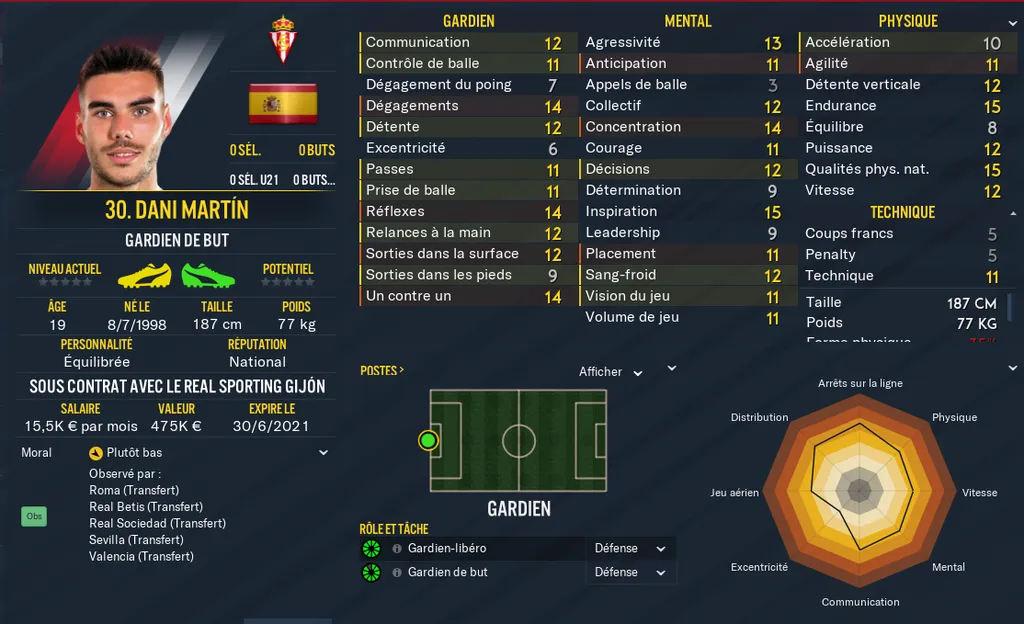This screenshot has height=624, width=1024.
Task: Select the goalkeeper position marker on the pitch
Action: pyautogui.click(x=429, y=440)
